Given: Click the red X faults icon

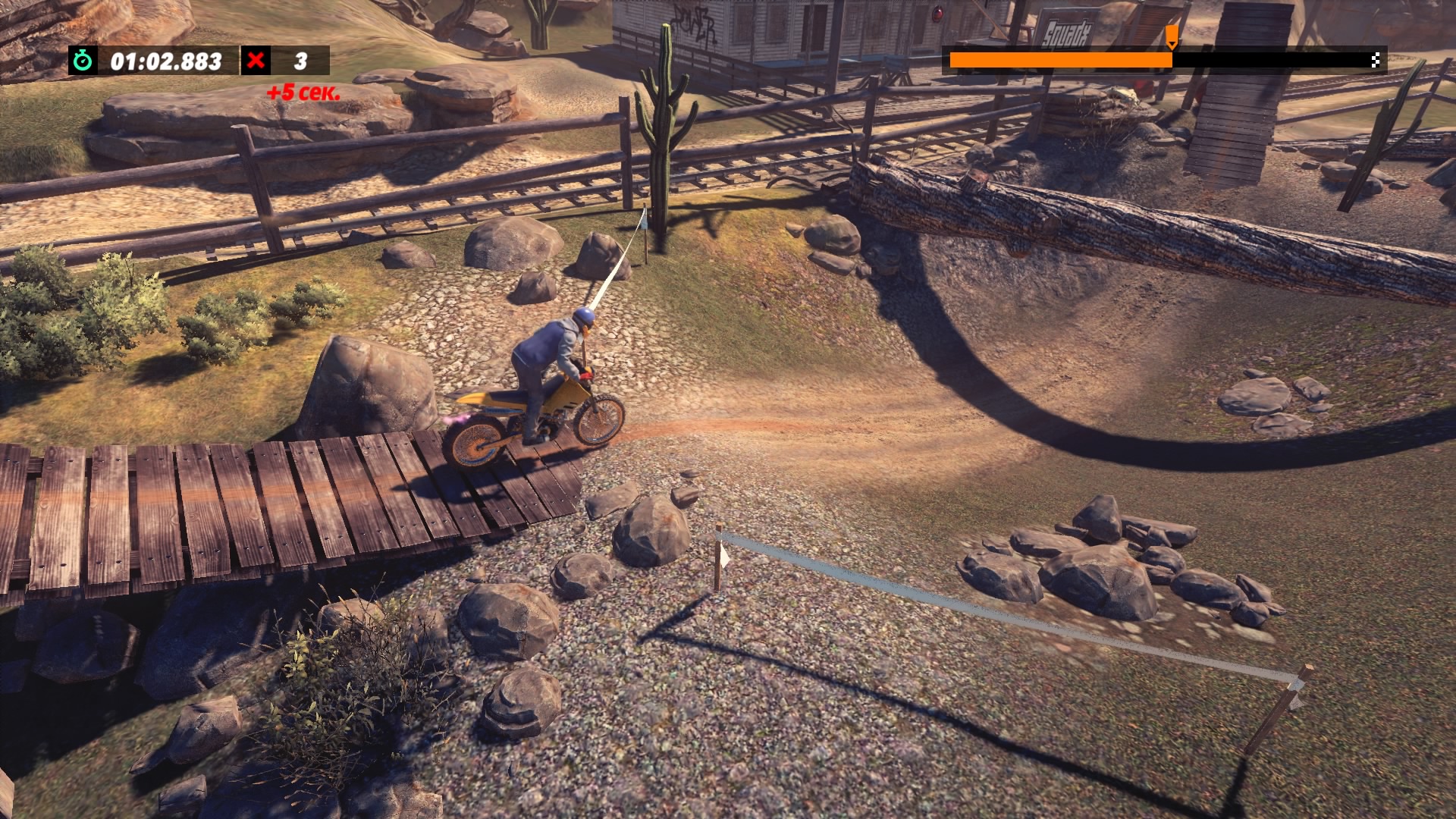Looking at the screenshot, I should tap(256, 61).
